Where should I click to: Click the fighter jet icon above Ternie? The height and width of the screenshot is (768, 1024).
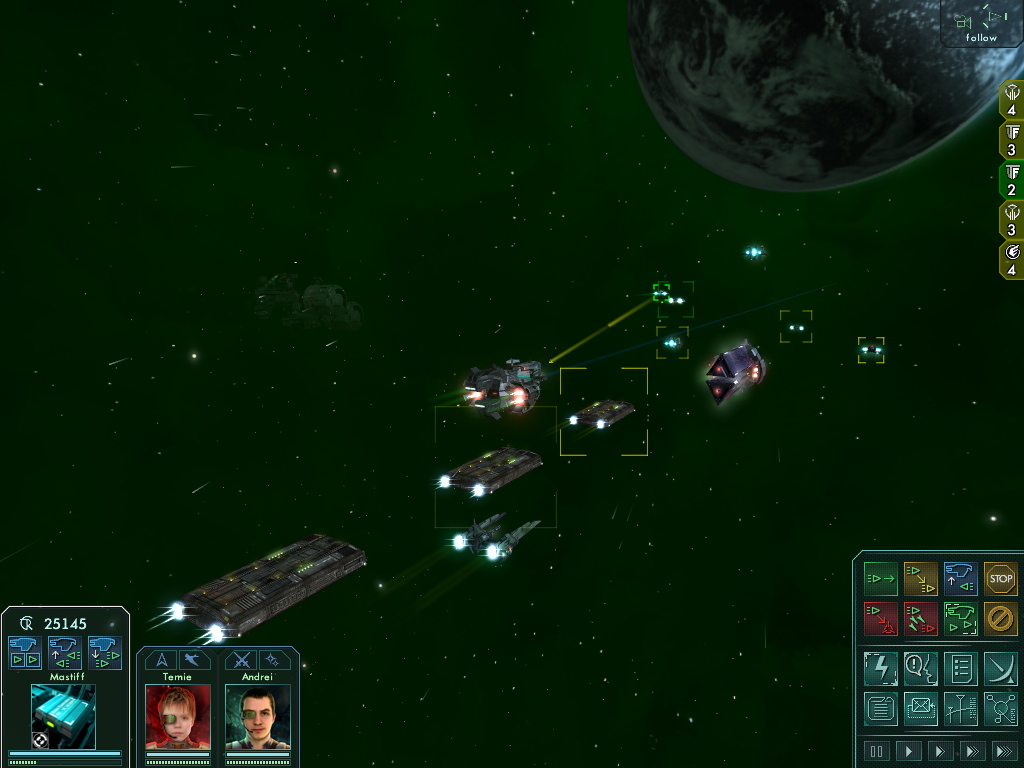coord(193,660)
